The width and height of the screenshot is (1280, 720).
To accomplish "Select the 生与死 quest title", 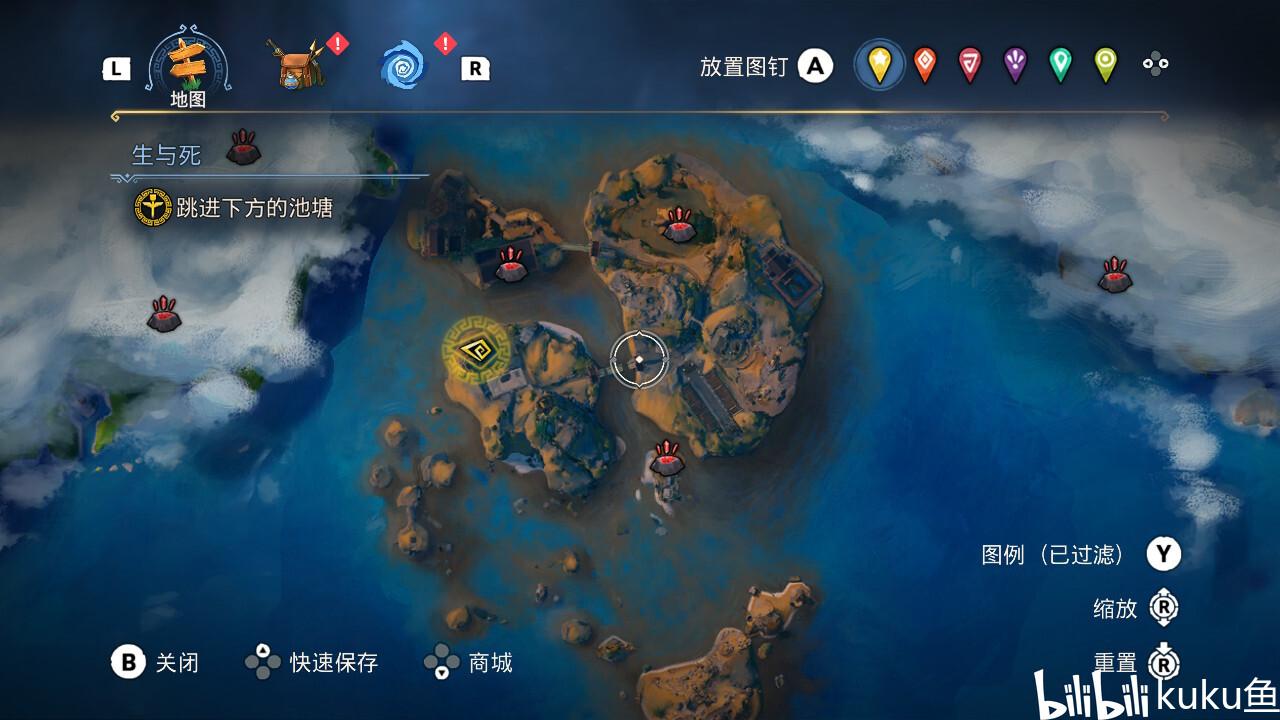I will [x=167, y=155].
